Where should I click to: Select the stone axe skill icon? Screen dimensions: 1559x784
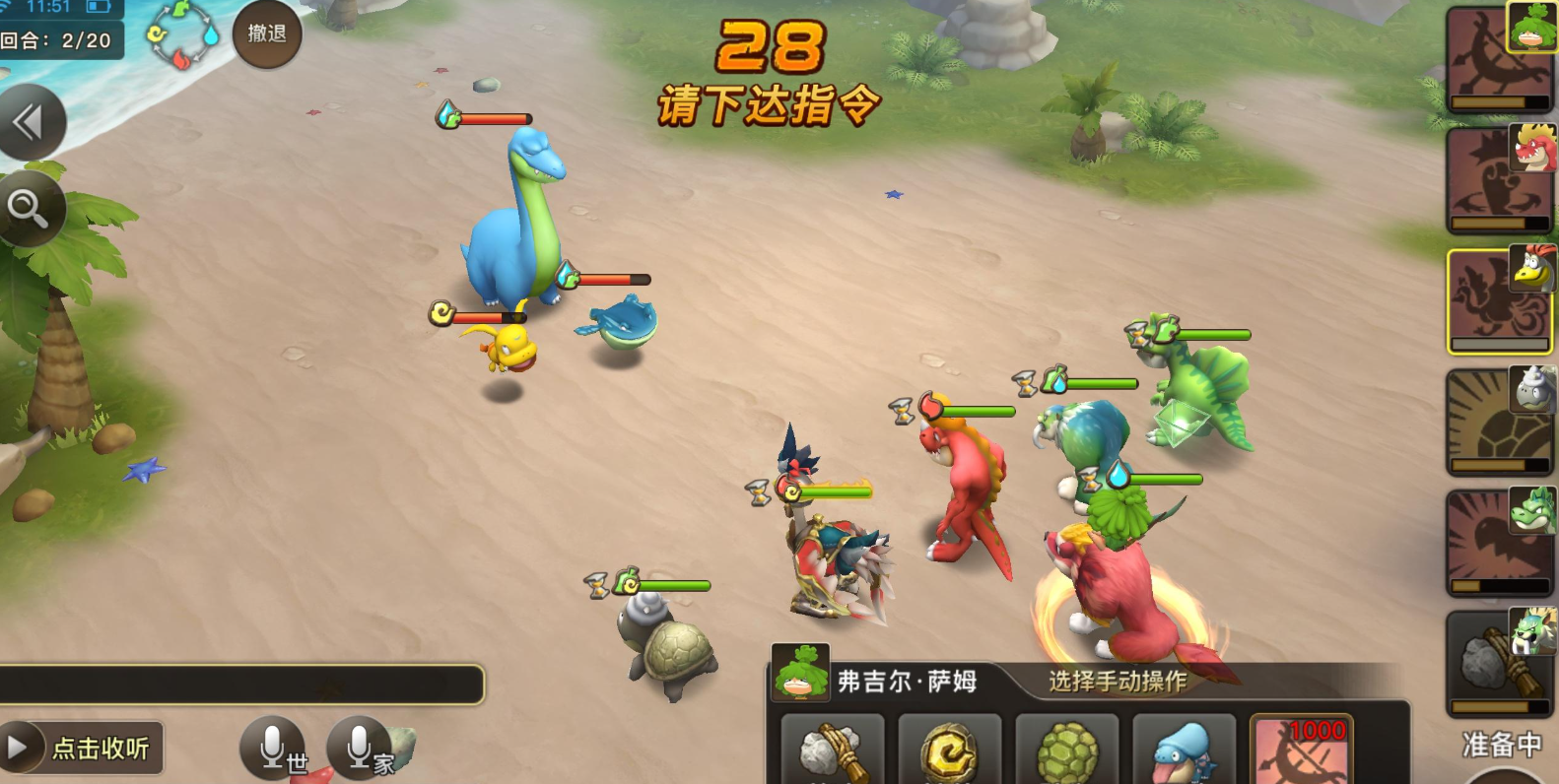[831, 753]
